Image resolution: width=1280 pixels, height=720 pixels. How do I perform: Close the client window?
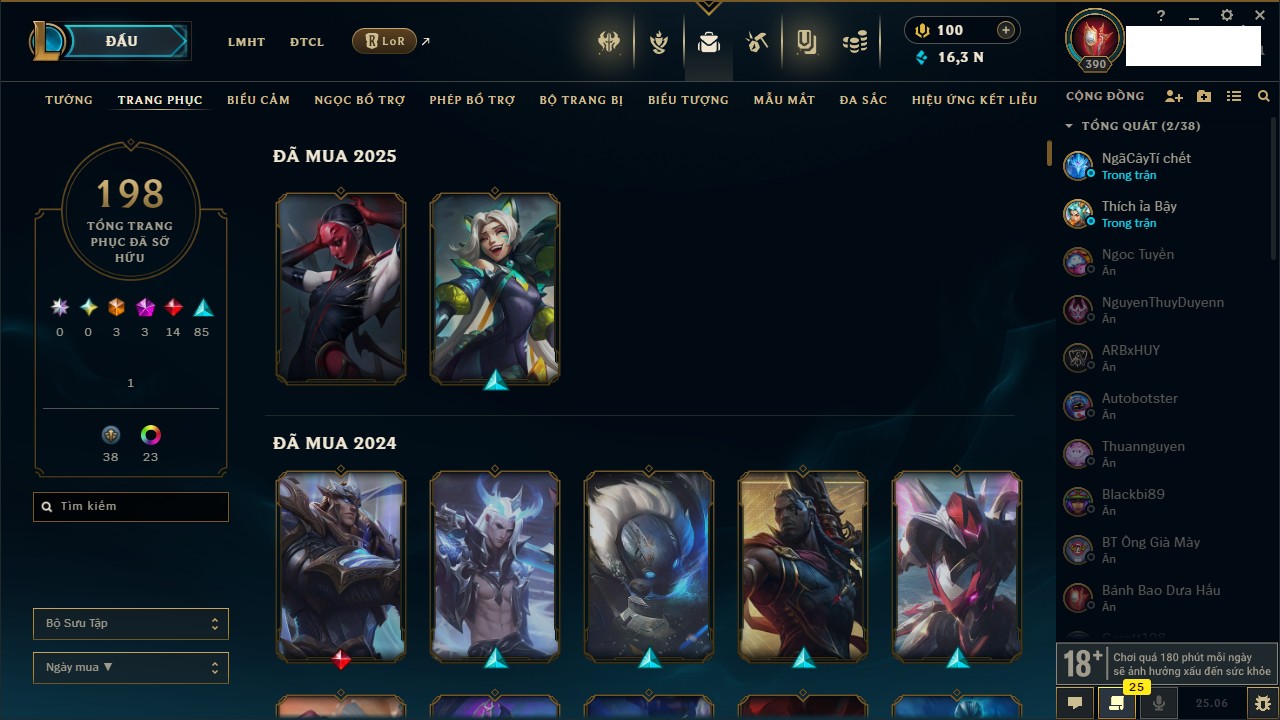(x=1260, y=16)
